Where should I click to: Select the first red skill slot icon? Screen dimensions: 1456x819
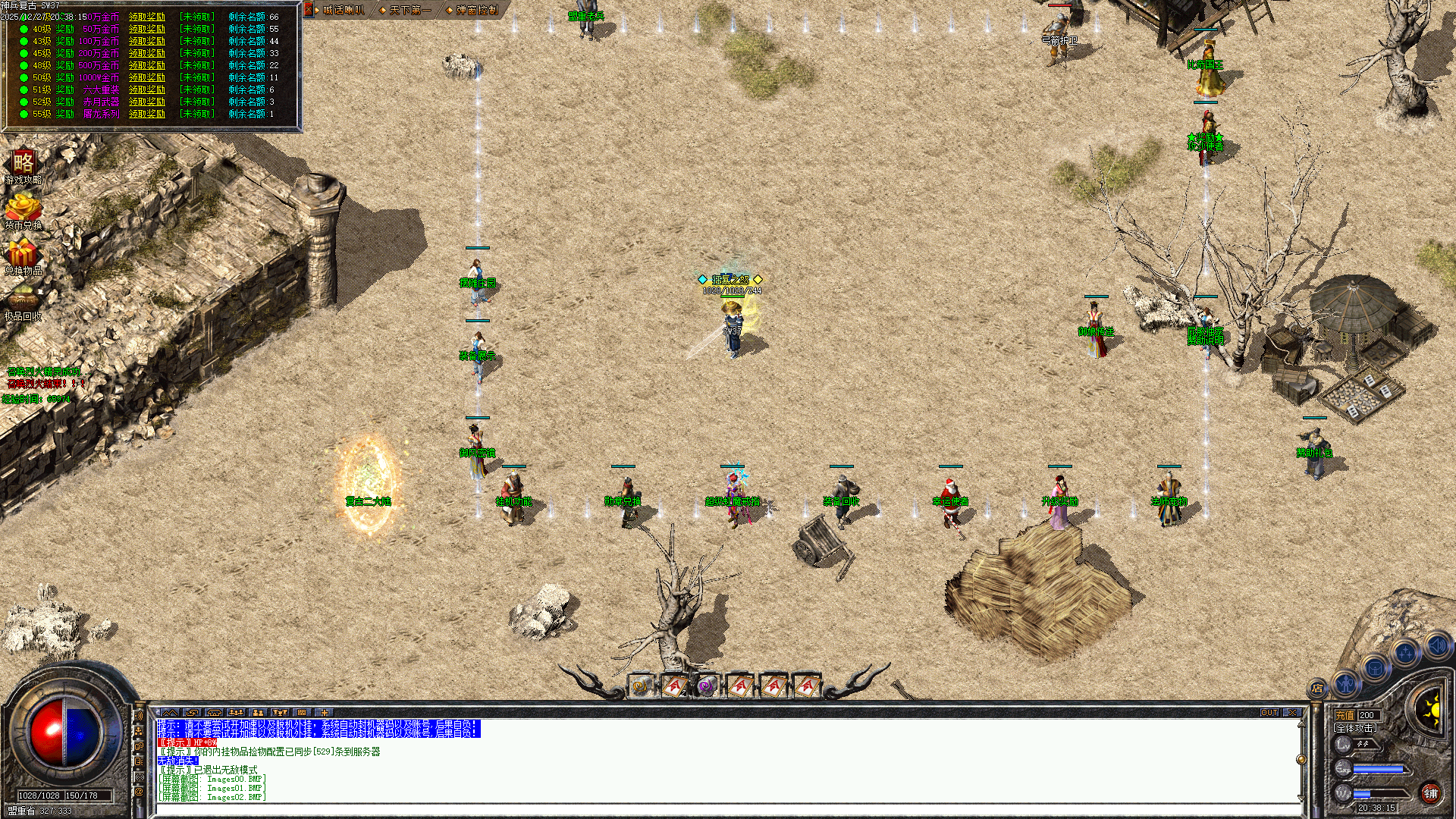pos(673,686)
